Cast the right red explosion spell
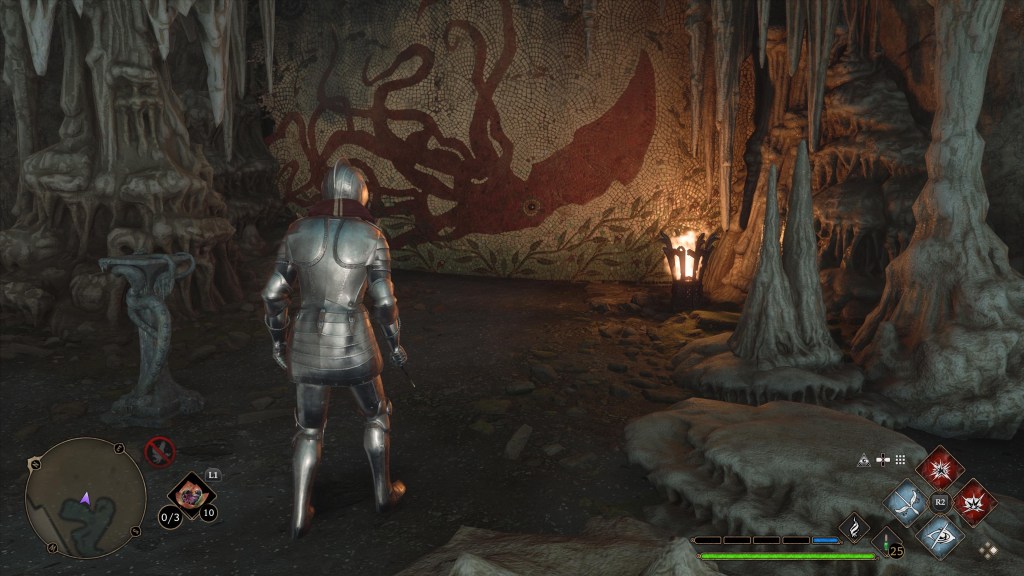1024x576 pixels. (974, 501)
